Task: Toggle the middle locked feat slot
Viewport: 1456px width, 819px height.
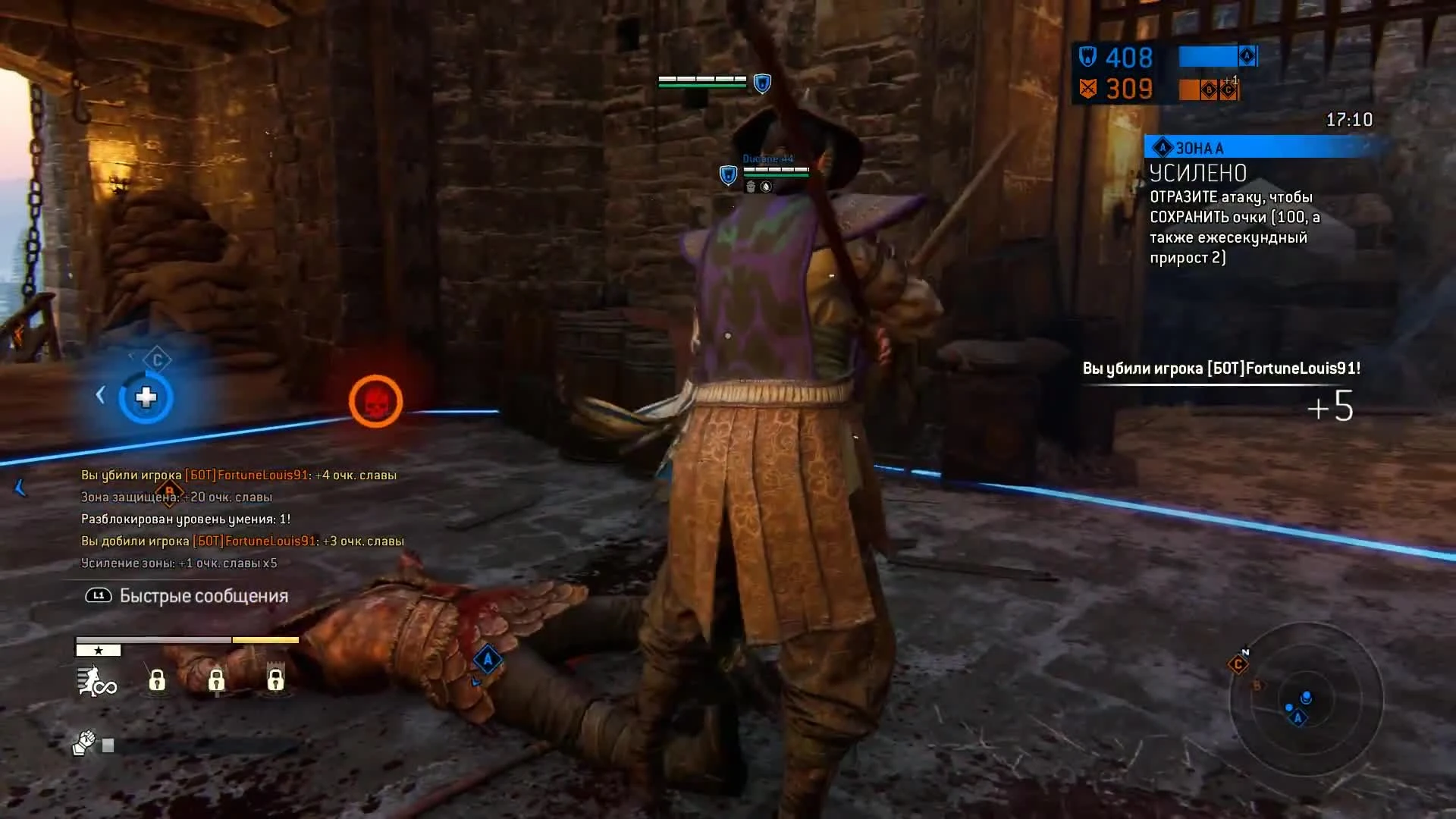Action: (x=218, y=681)
